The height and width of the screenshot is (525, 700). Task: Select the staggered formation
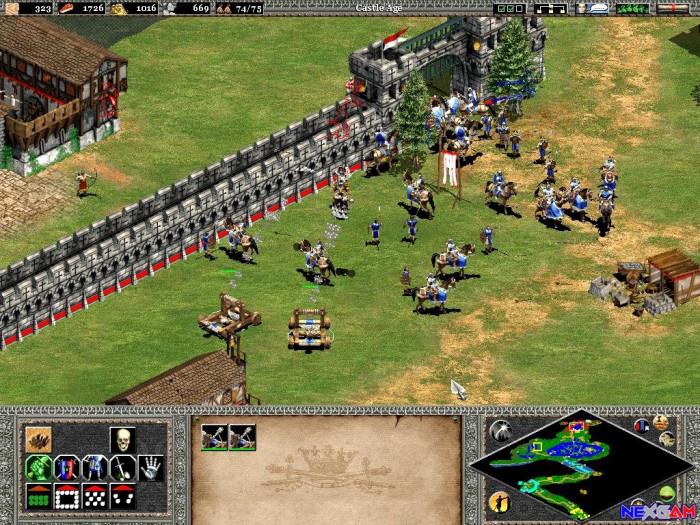(x=95, y=495)
